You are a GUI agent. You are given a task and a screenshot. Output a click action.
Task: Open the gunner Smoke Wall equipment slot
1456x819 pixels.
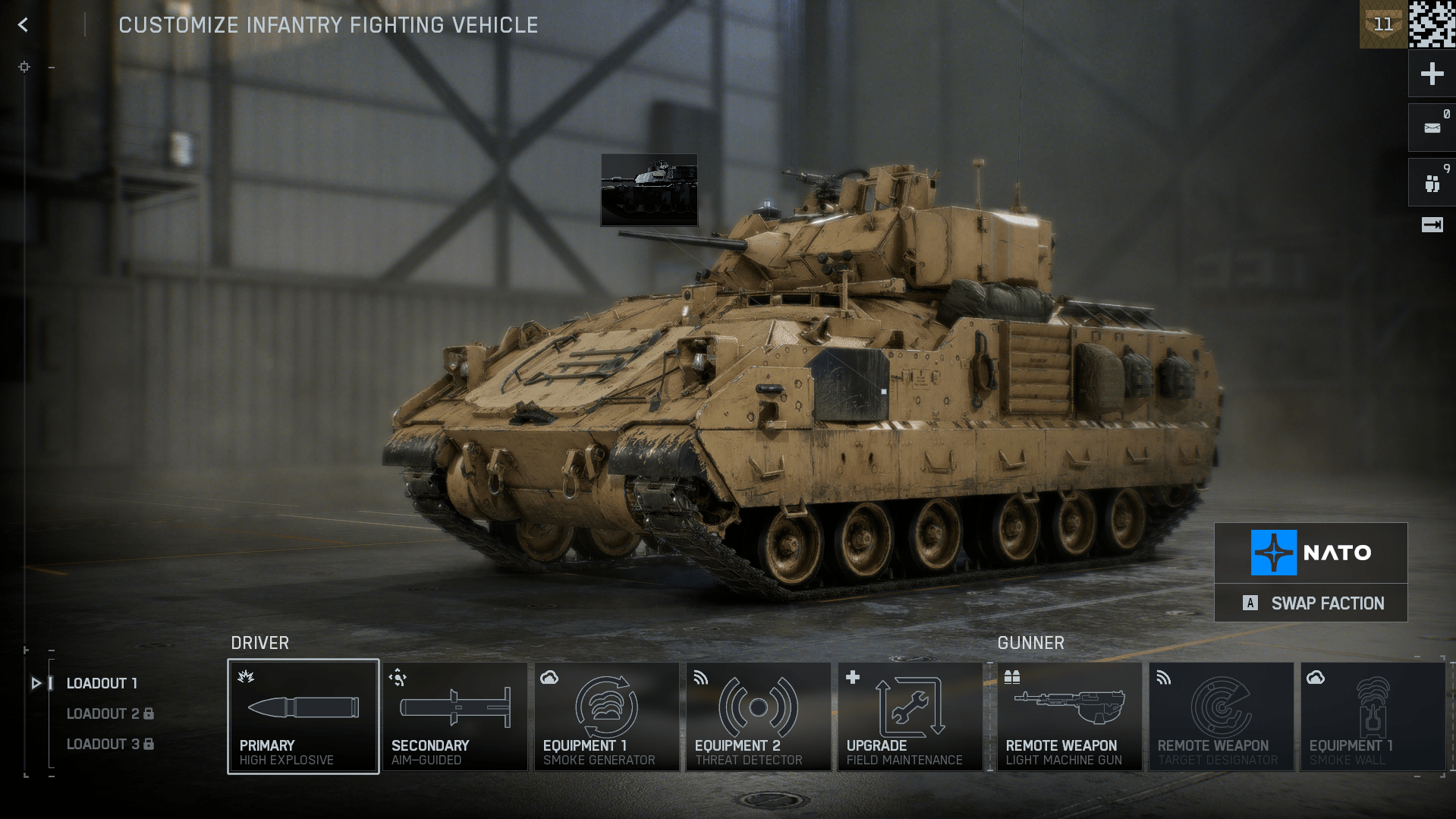(x=1372, y=717)
